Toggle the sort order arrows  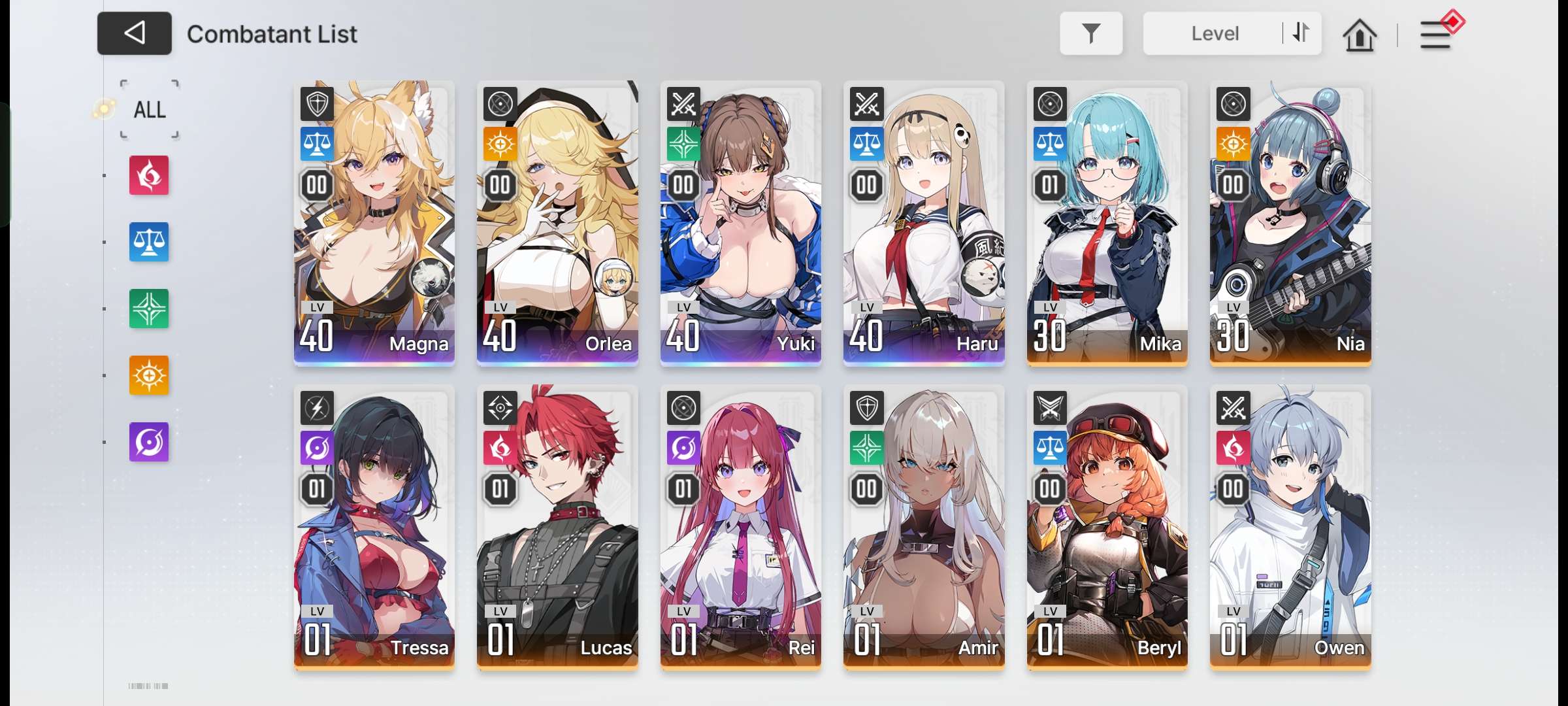coord(1301,33)
